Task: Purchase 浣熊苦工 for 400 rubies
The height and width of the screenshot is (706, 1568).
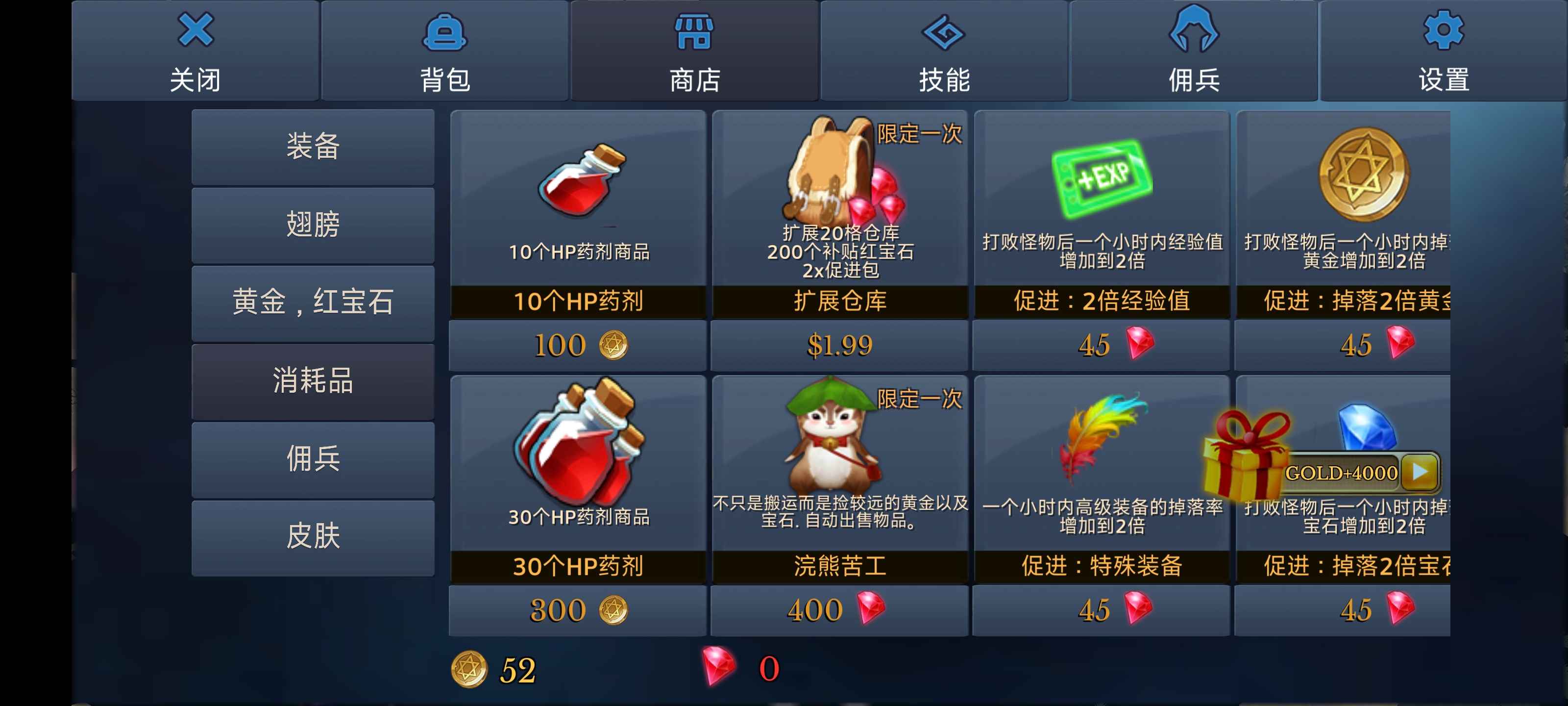Action: (839, 610)
